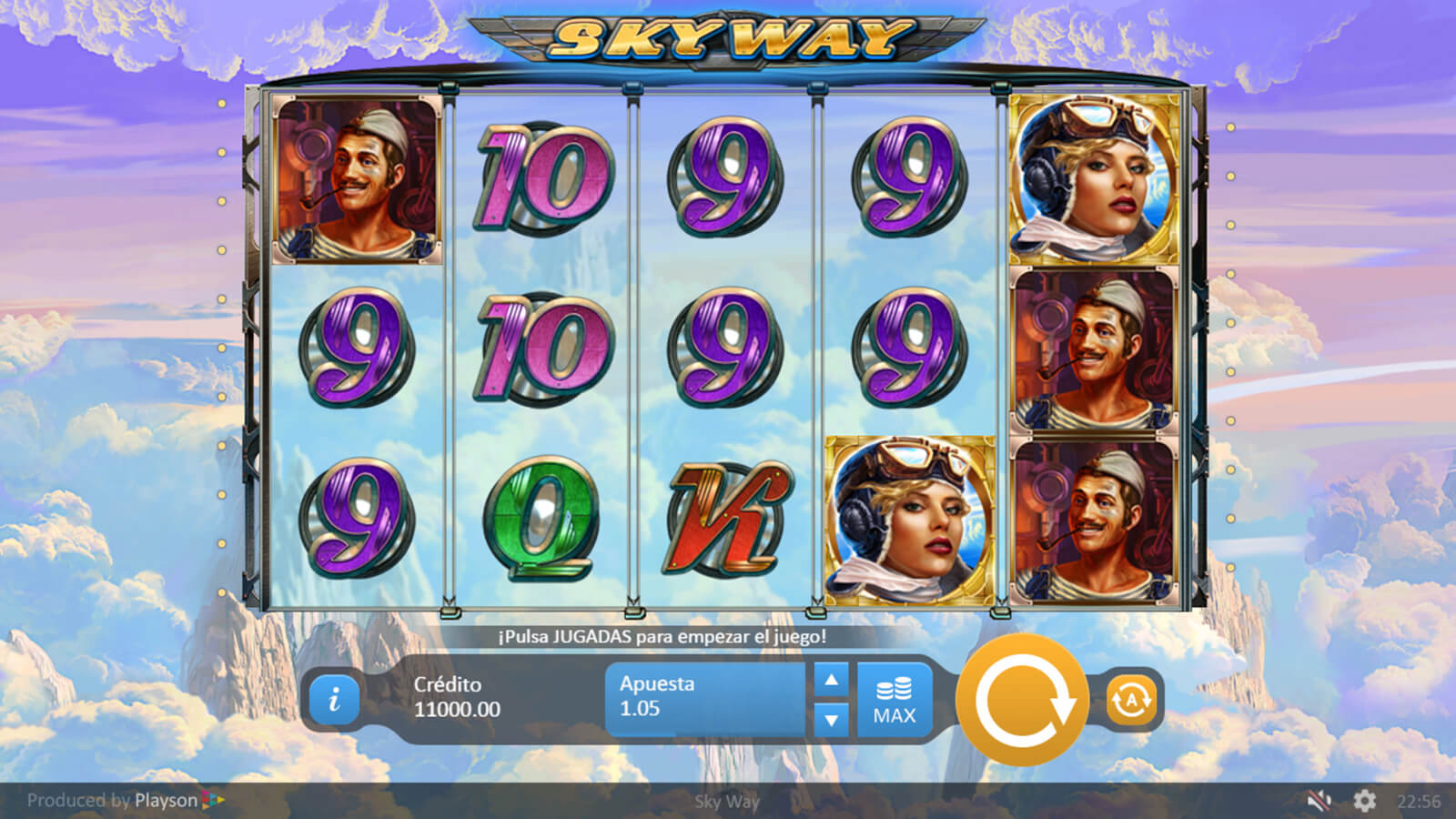1456x819 pixels.
Task: Click the Playson producer logo
Action: click(x=178, y=801)
